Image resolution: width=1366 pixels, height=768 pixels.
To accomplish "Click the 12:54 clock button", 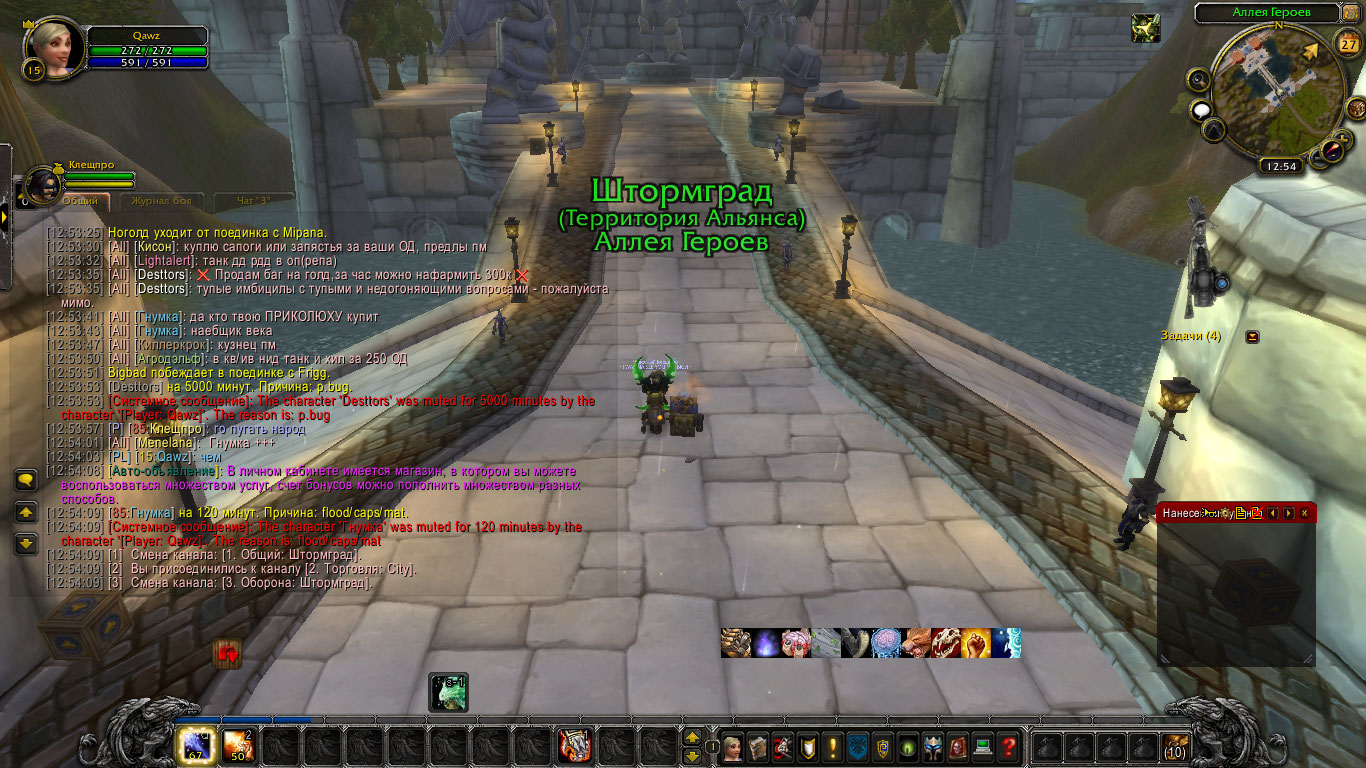I will 1279,167.
